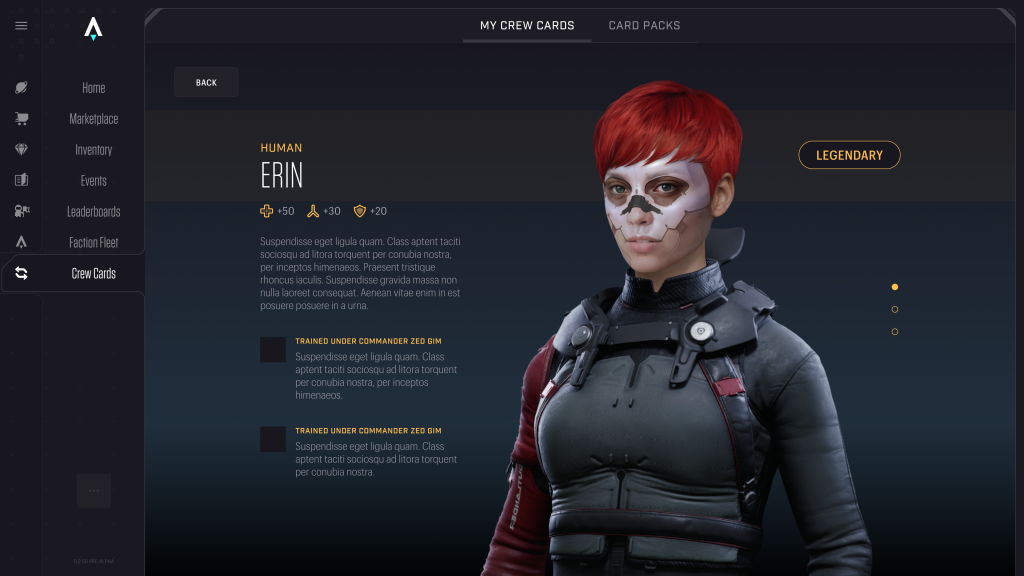The width and height of the screenshot is (1024, 576).
Task: Toggle the hamburger menu icon
Action: 21,26
